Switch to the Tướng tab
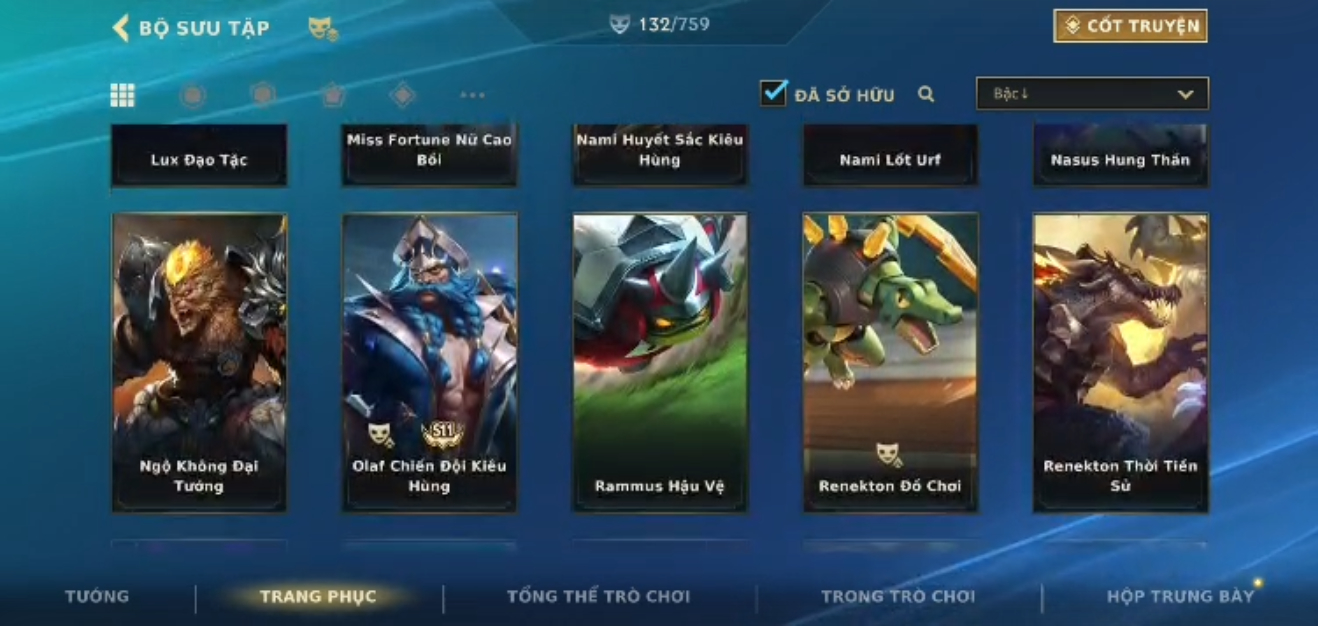Screen dimensions: 1318x626 pyautogui.click(x=97, y=596)
